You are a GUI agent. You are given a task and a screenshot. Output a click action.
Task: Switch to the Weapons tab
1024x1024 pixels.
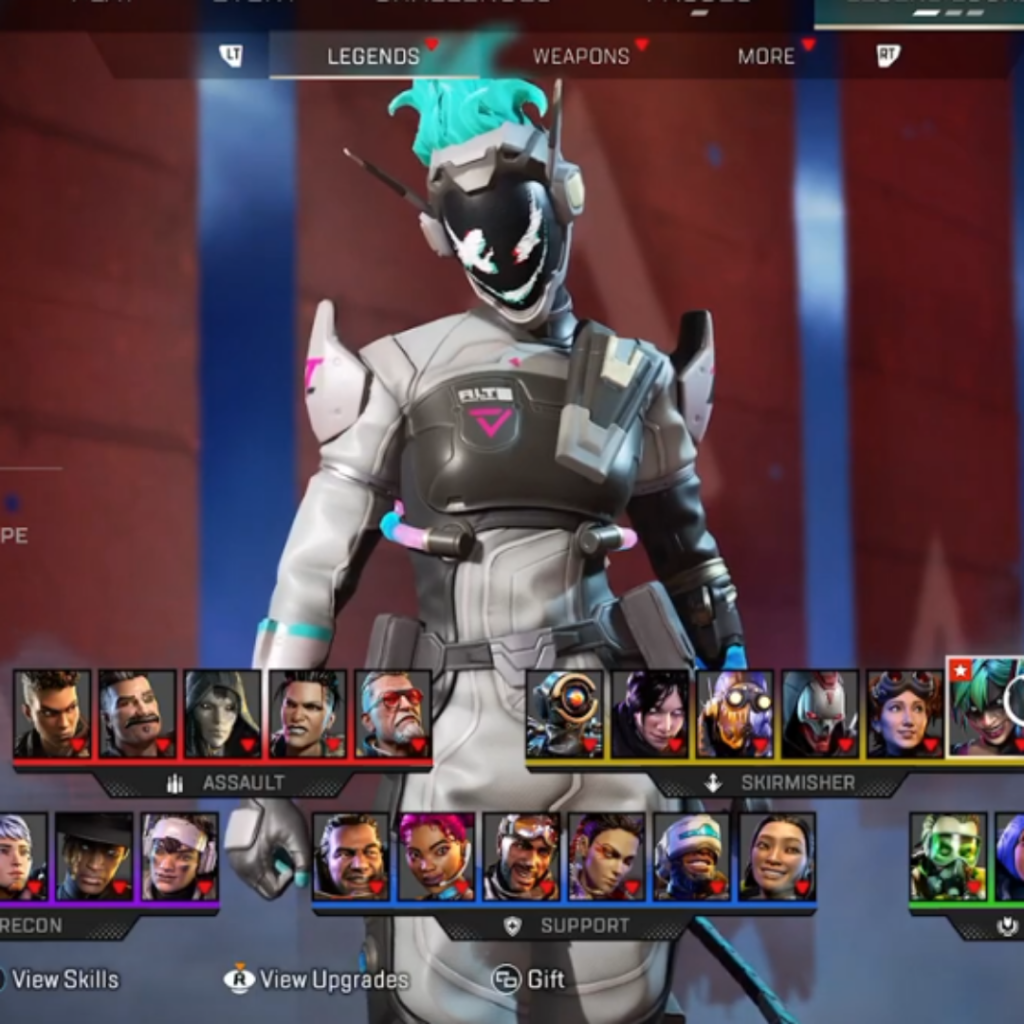[x=581, y=56]
